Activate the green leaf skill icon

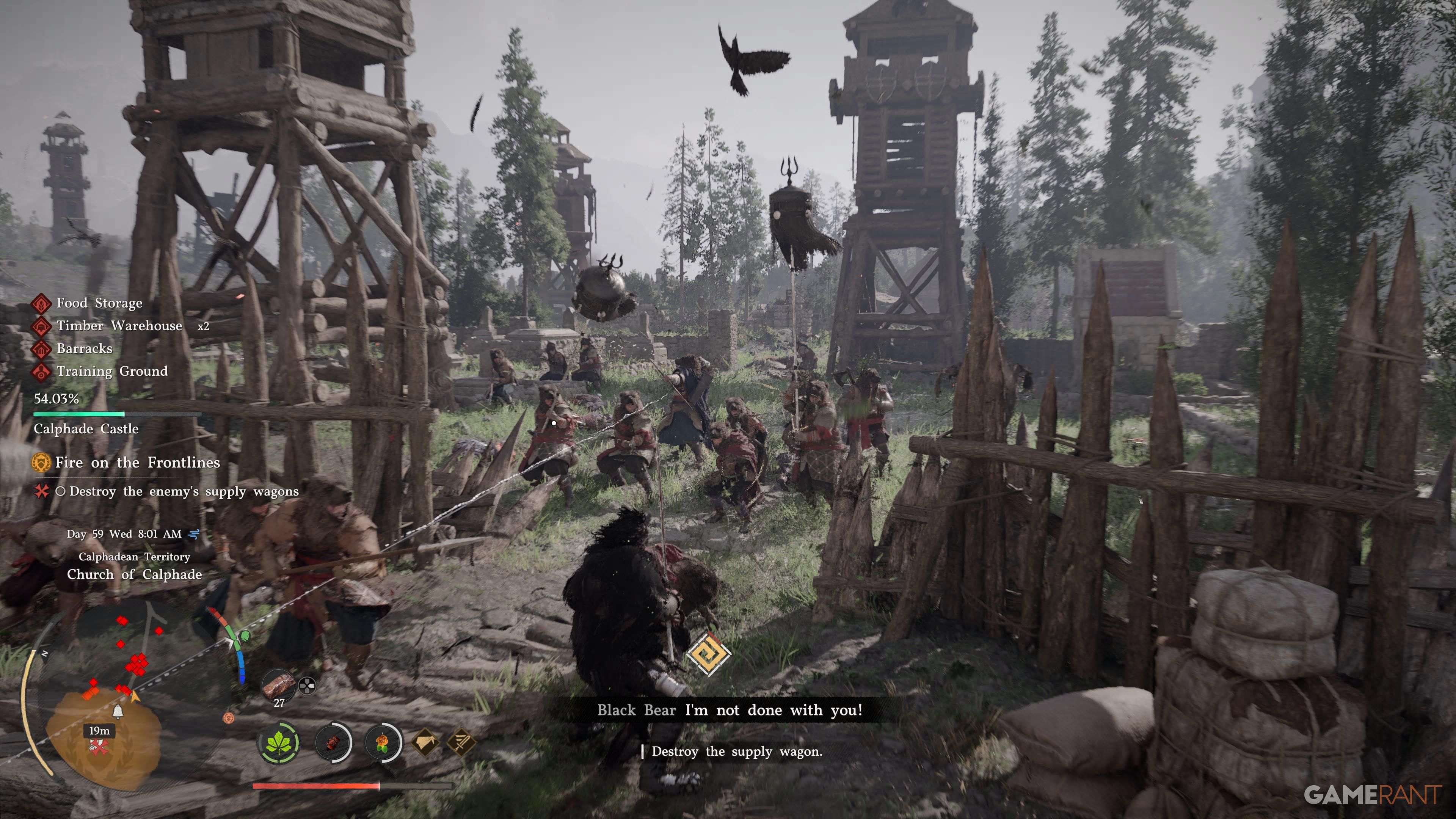(x=279, y=742)
